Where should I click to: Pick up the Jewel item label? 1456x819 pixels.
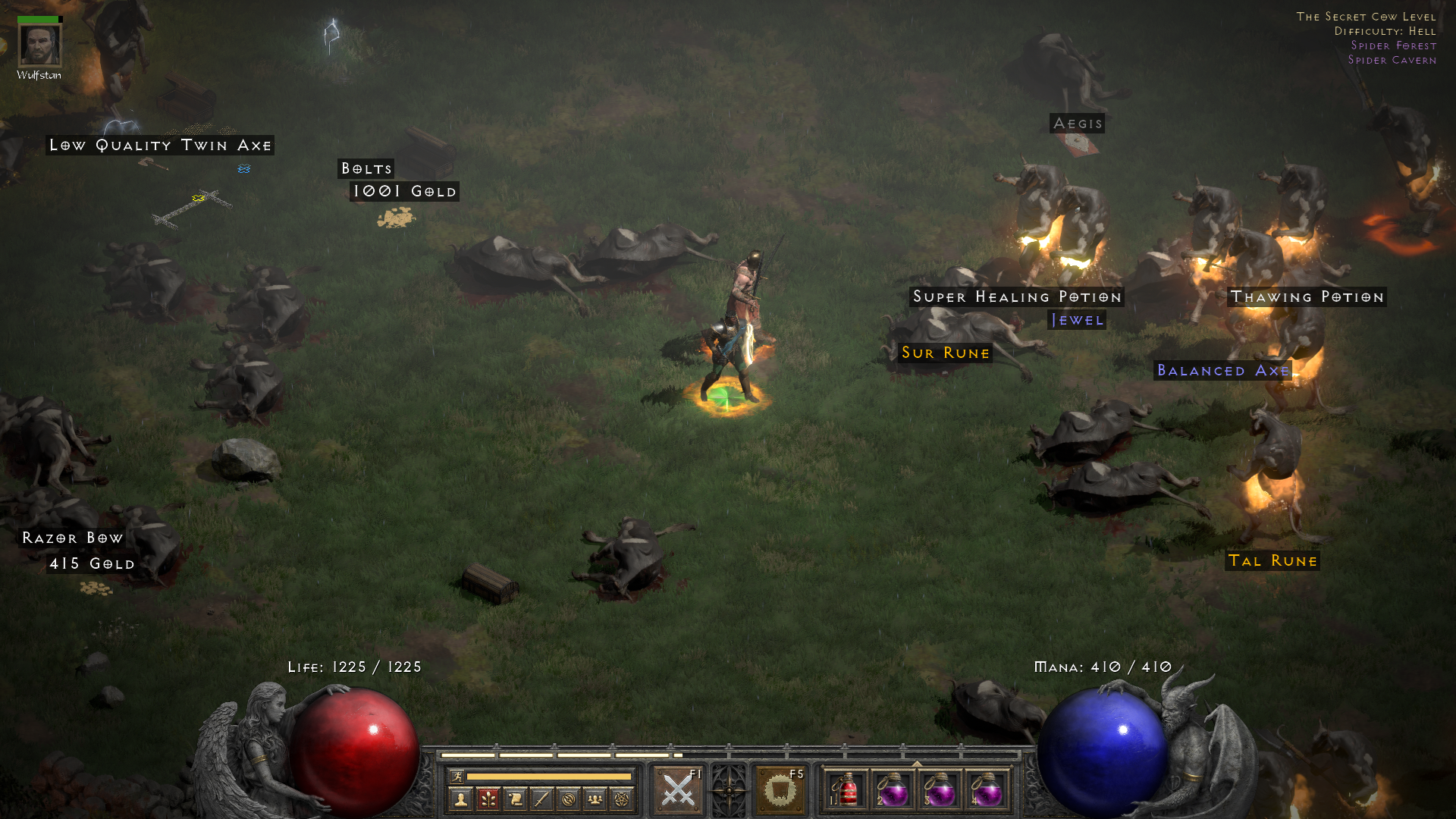click(x=1077, y=320)
